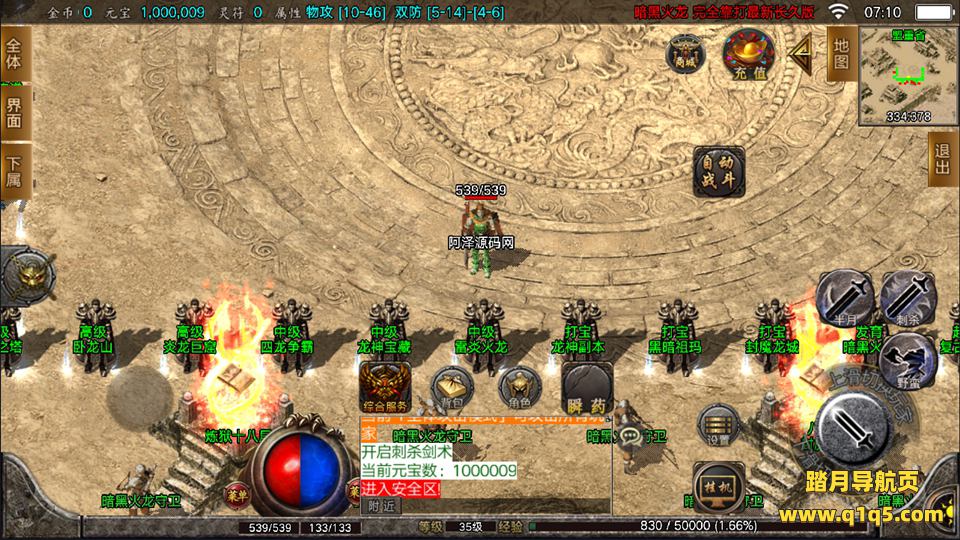Image resolution: width=960 pixels, height=540 pixels.
Task: Select the 界面 tab
Action: [x=14, y=111]
